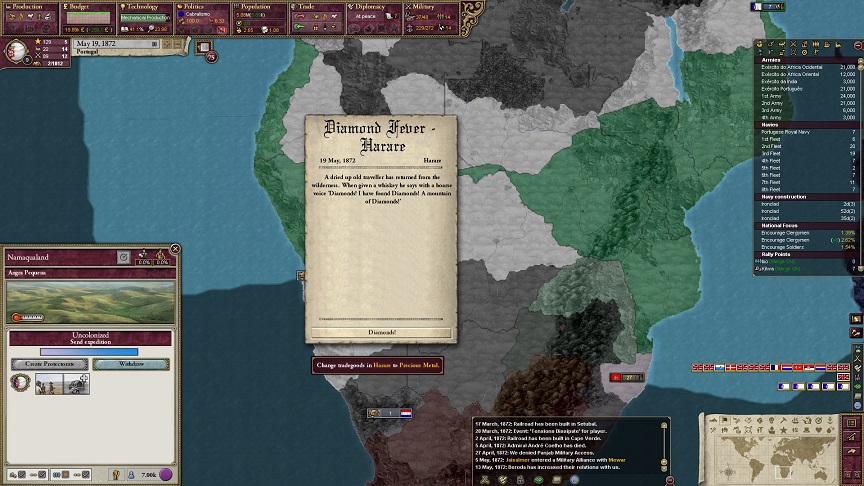Confirm the event with the Diamonds! button
The image size is (864, 486).
(x=381, y=332)
